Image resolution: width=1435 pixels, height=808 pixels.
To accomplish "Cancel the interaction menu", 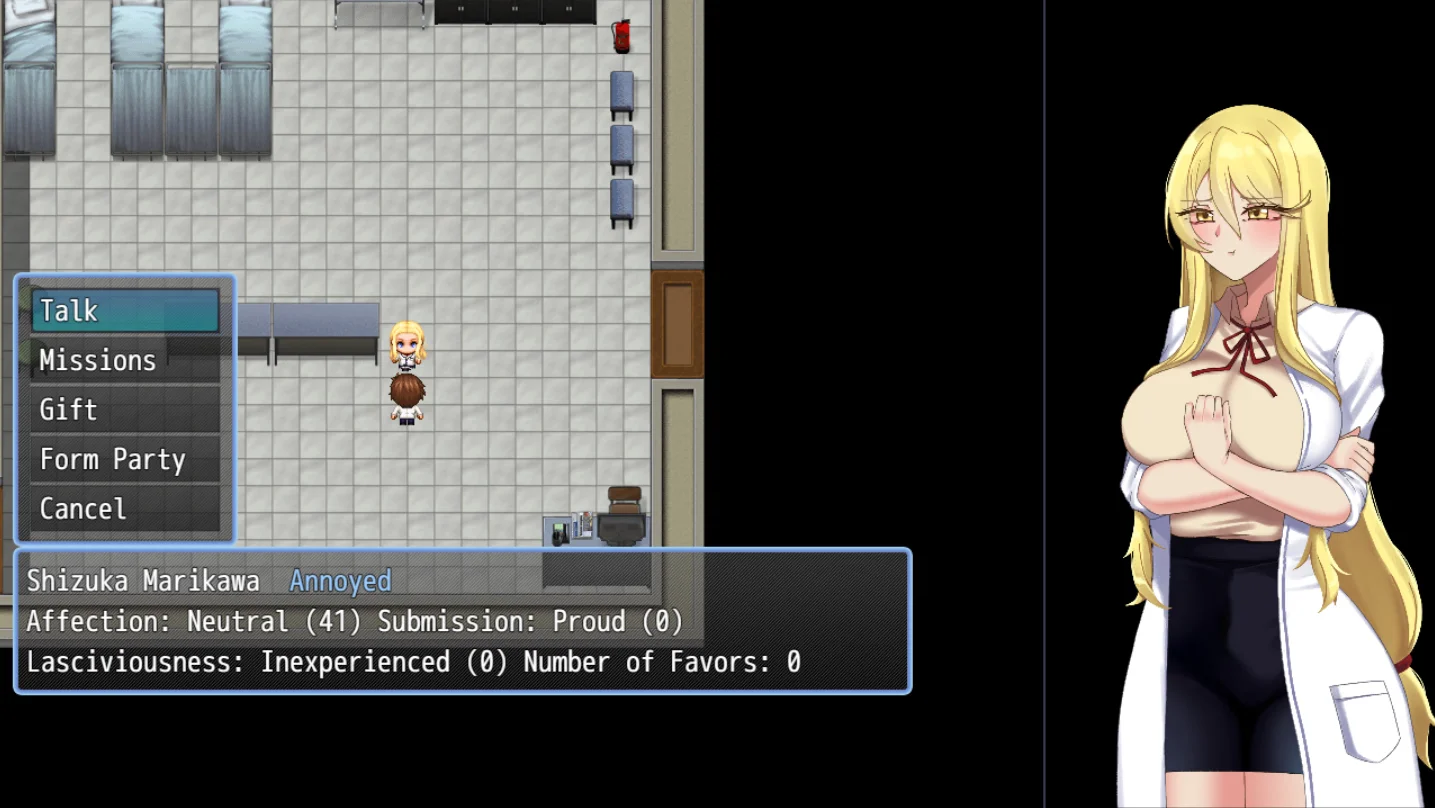I will tap(125, 509).
